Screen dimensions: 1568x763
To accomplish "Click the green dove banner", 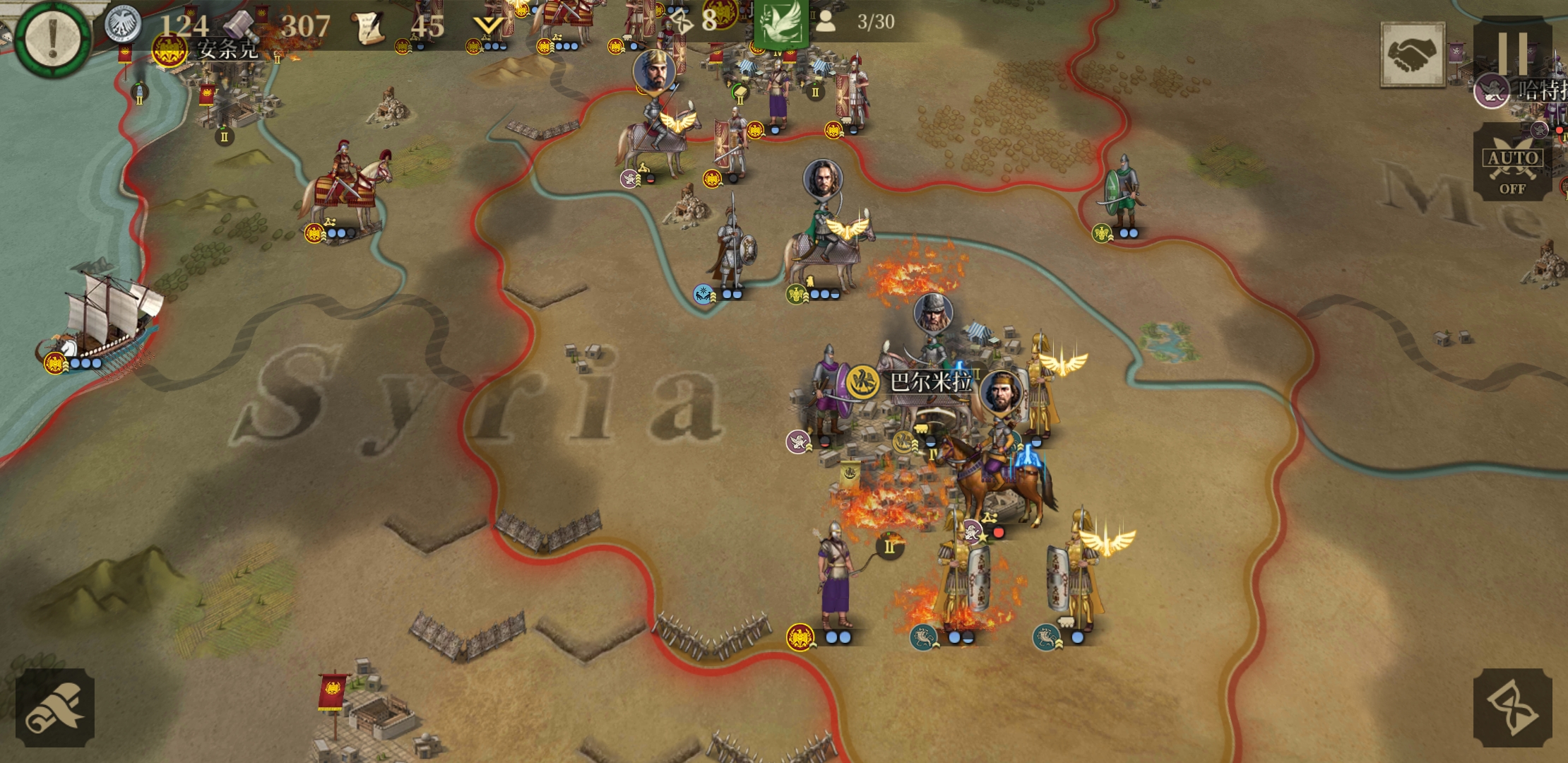I will click(780, 23).
